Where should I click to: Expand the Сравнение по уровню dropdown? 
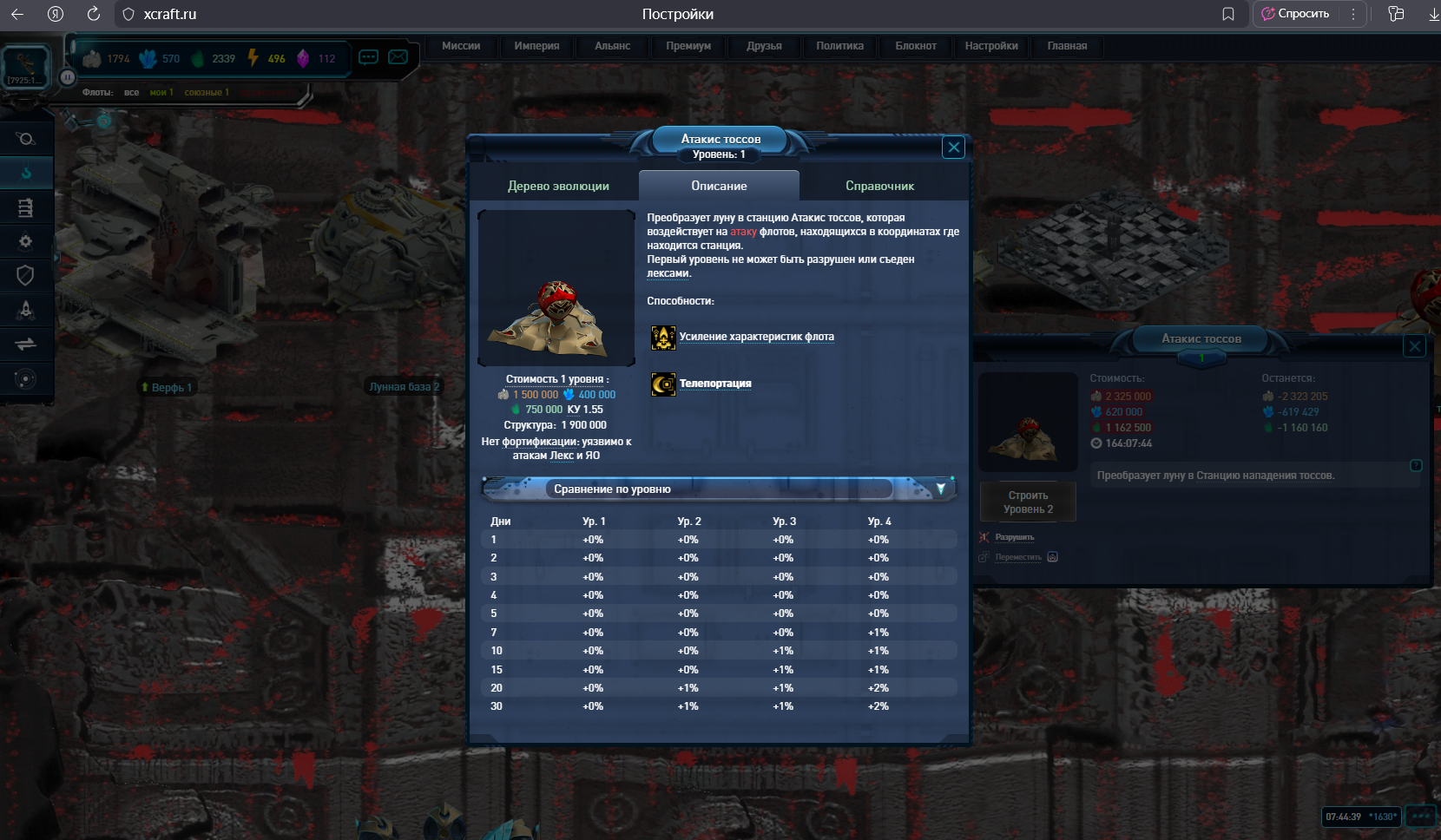point(940,489)
